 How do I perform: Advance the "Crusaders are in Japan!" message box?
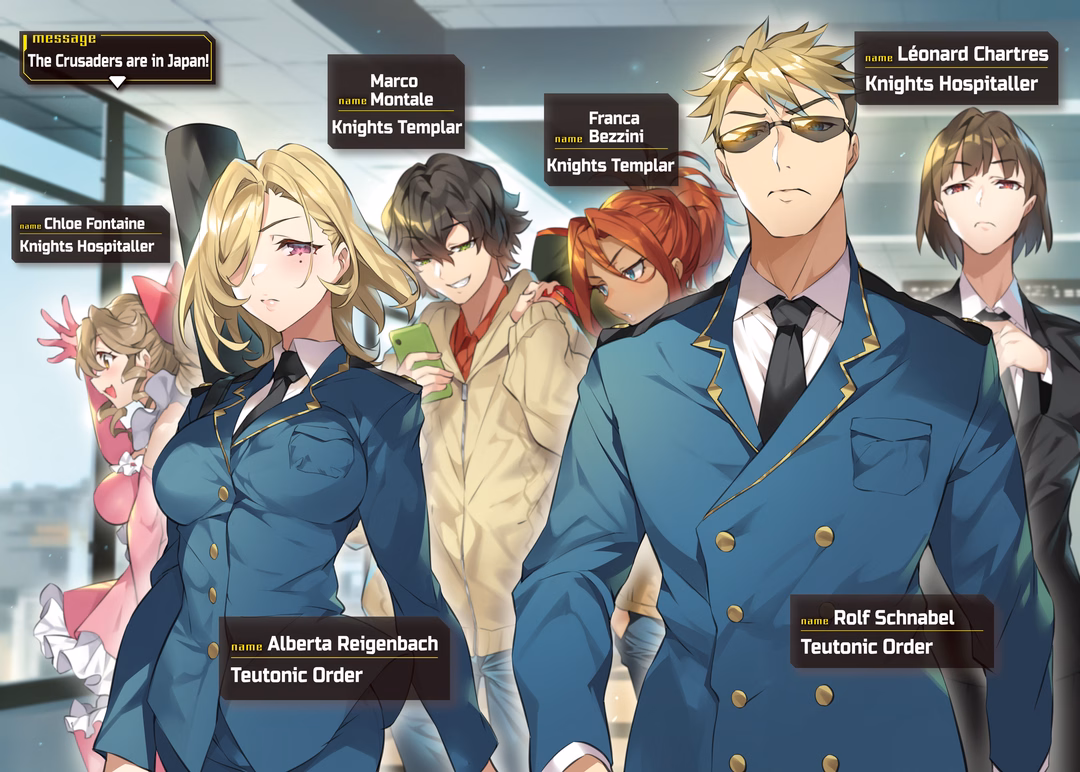click(x=117, y=82)
